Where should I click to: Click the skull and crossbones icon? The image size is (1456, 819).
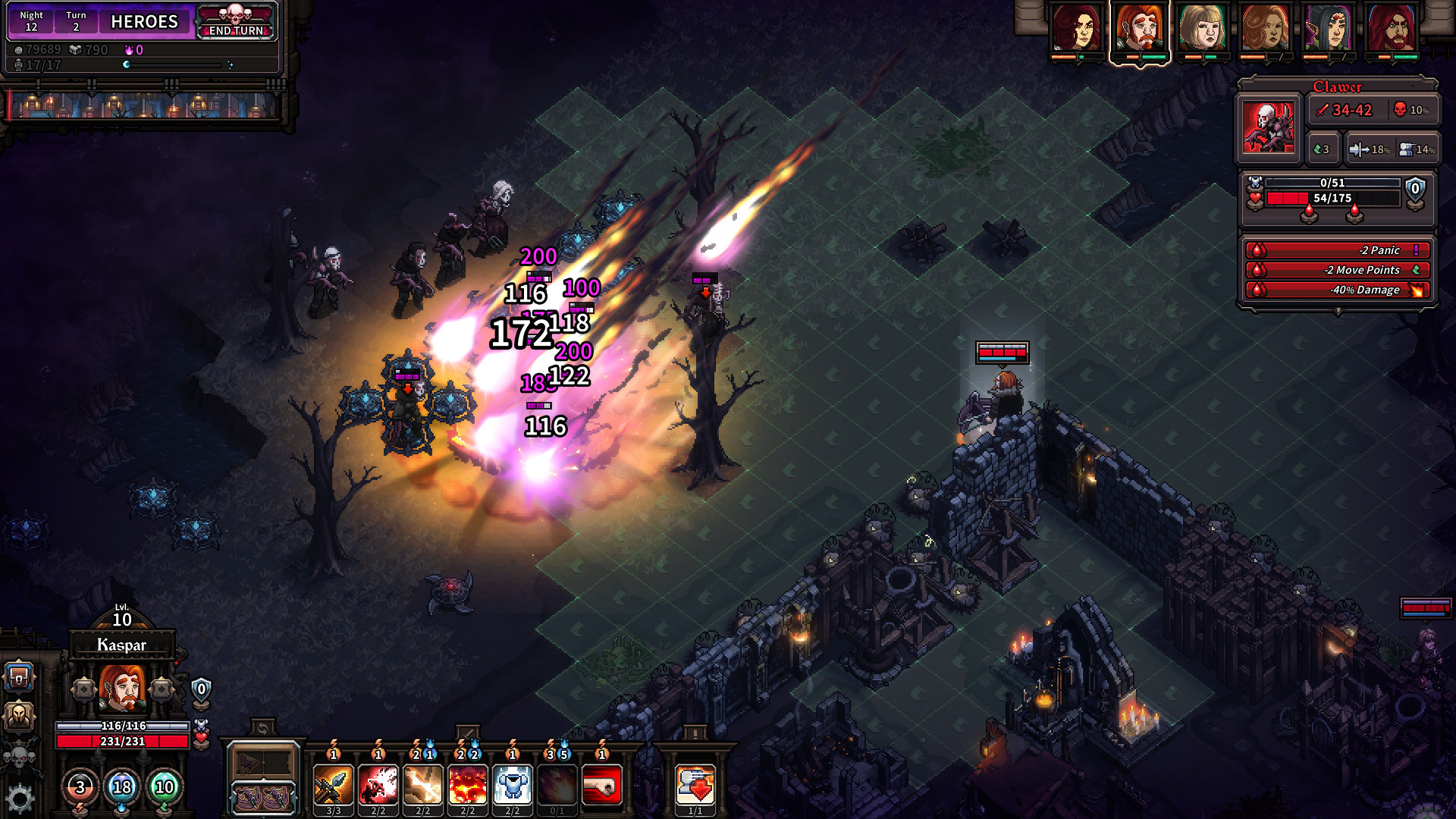point(20,756)
